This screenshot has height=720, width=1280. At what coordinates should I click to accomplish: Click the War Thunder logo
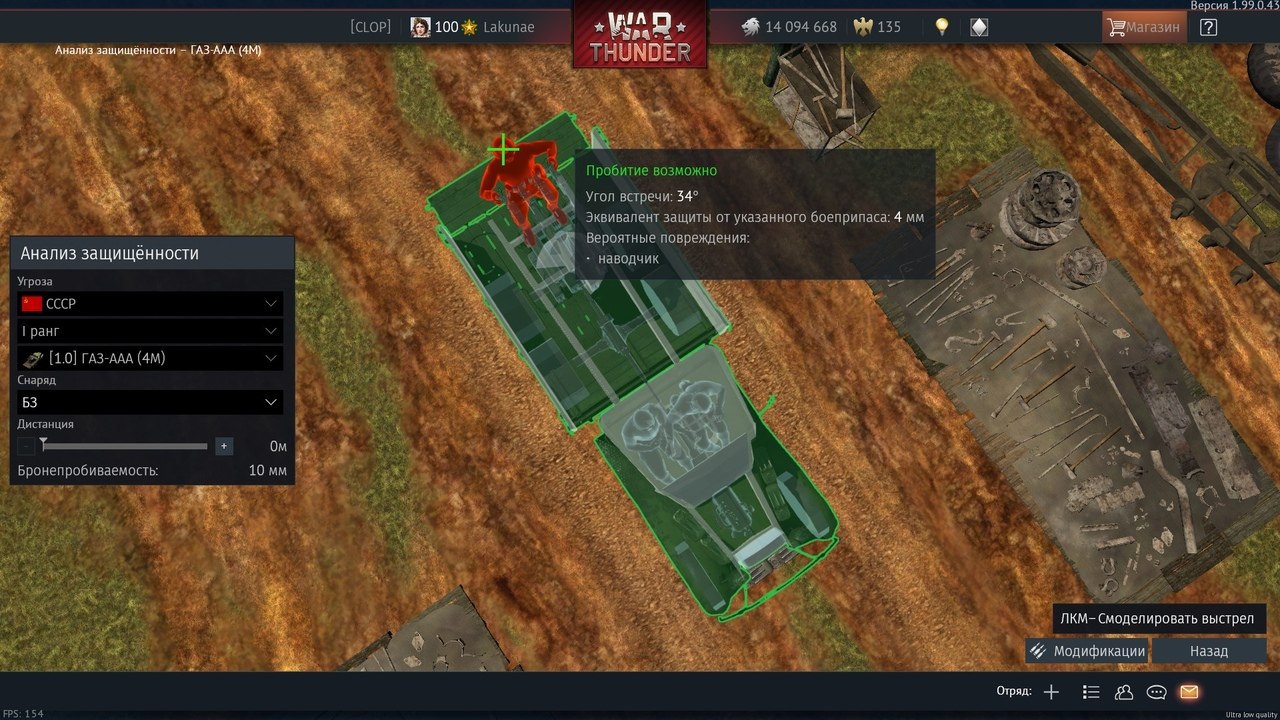tap(640, 35)
